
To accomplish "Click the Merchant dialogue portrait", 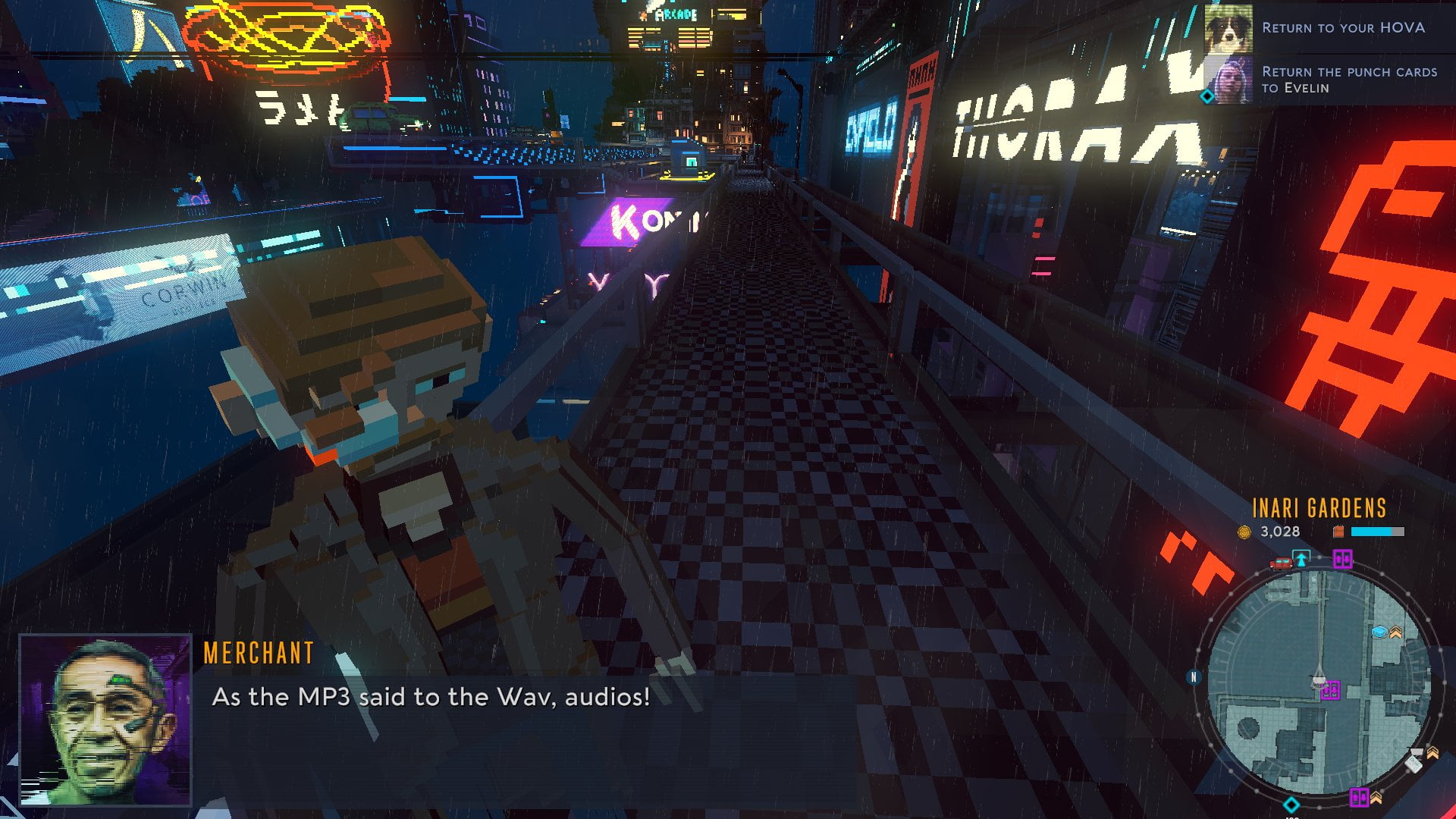I will point(105,720).
